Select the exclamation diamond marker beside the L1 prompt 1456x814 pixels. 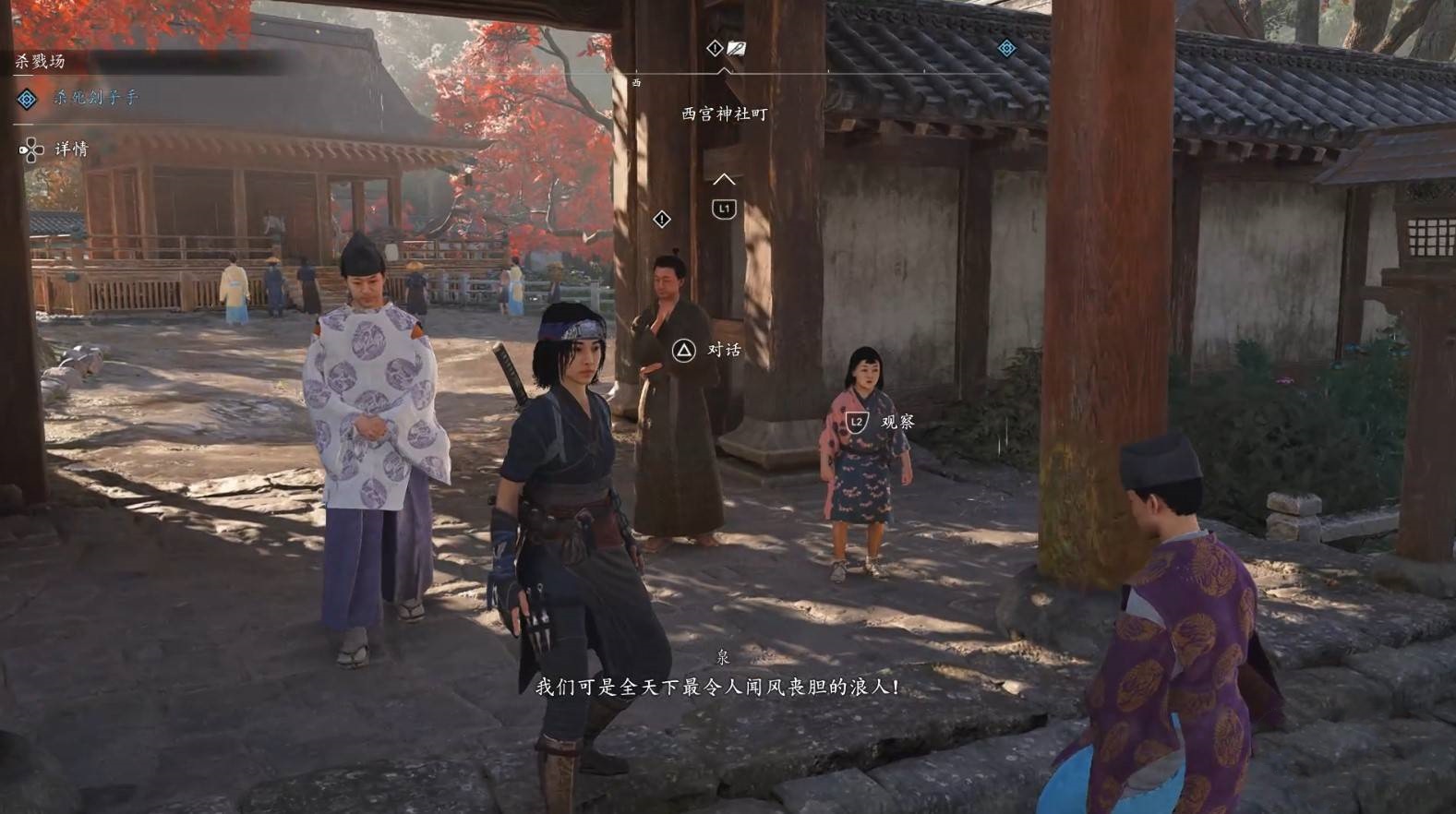click(x=662, y=220)
